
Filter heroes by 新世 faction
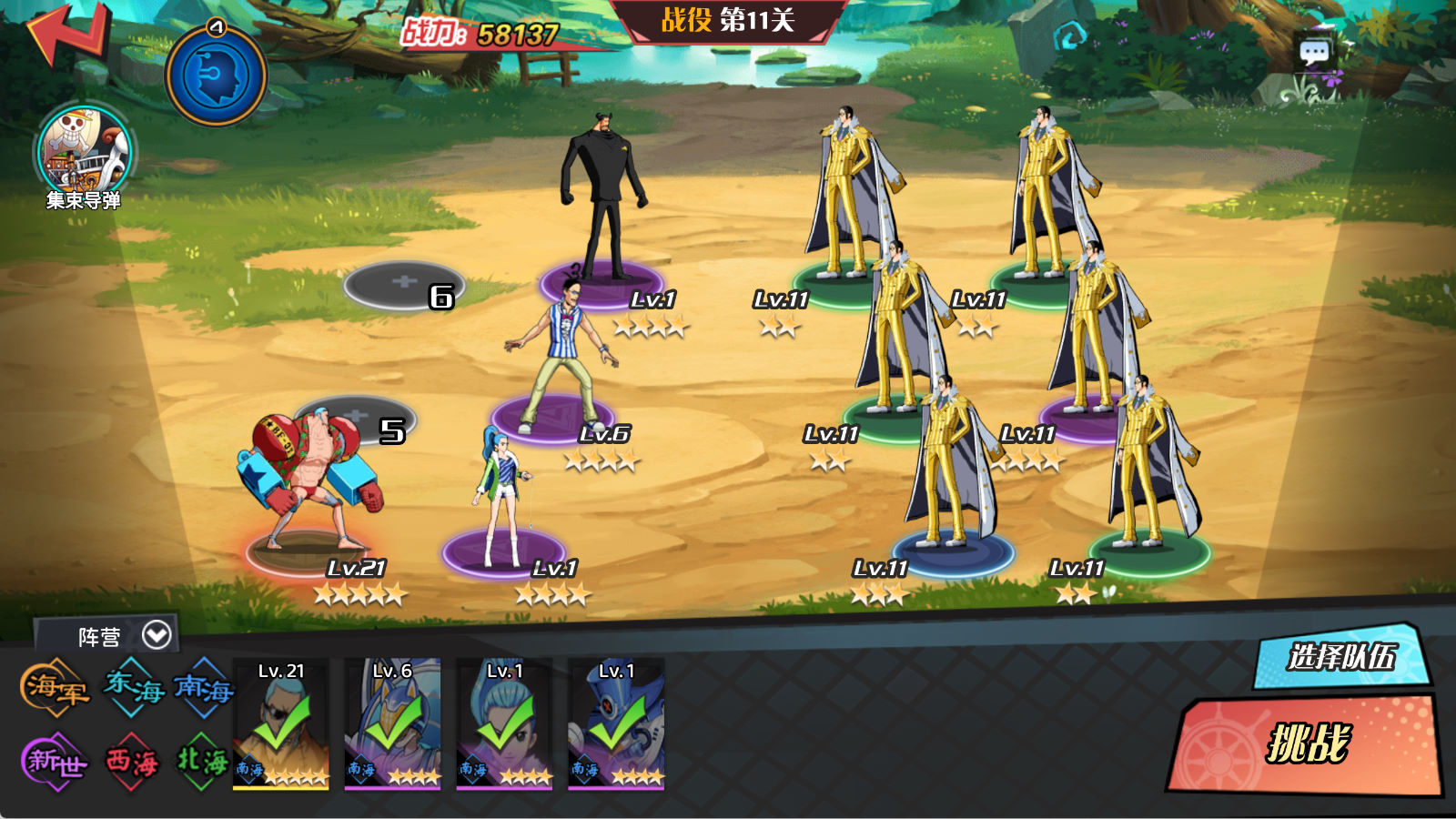coord(55,761)
